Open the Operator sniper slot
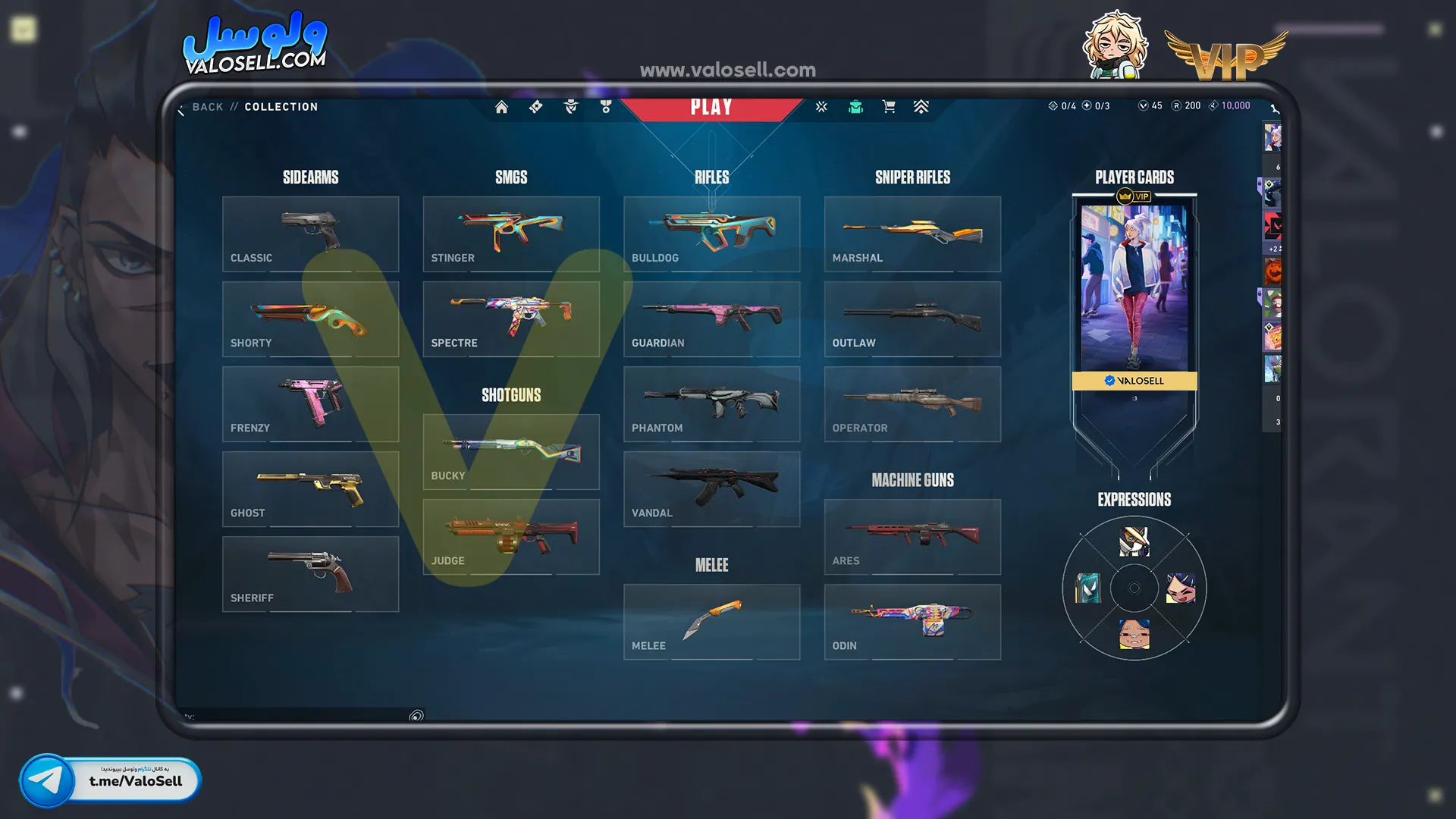Screen dimensions: 1456x819 tap(912, 403)
